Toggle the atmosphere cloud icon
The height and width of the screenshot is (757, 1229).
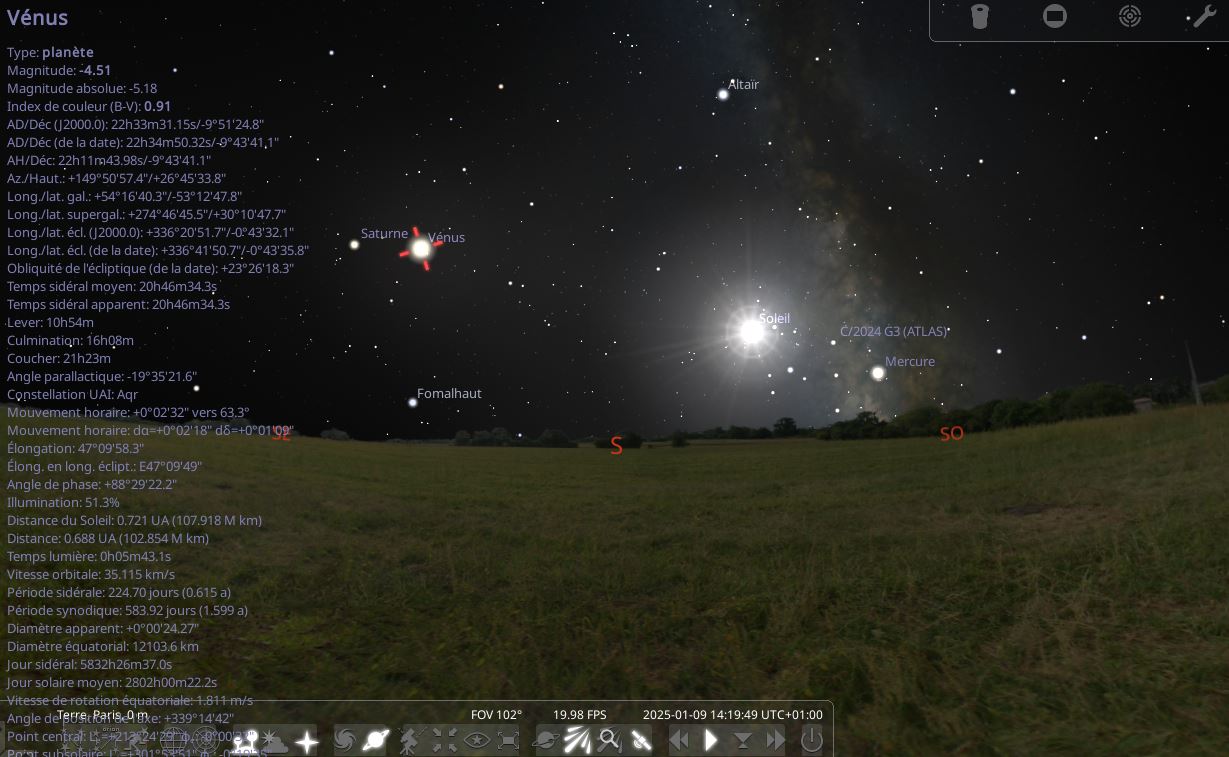[x=273, y=741]
